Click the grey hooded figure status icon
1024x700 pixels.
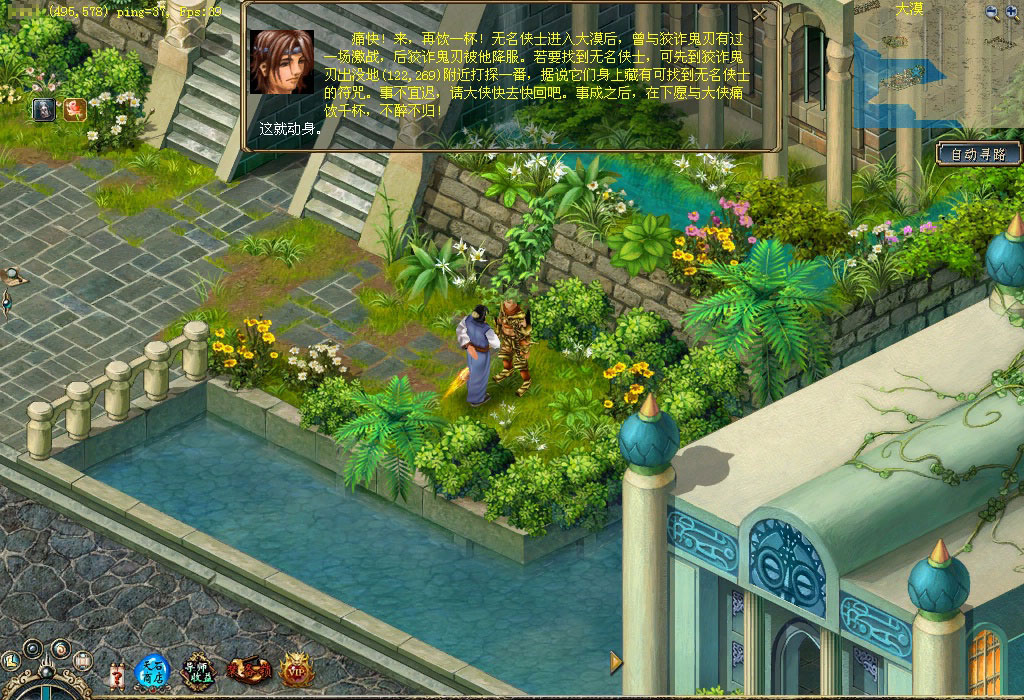[44, 109]
